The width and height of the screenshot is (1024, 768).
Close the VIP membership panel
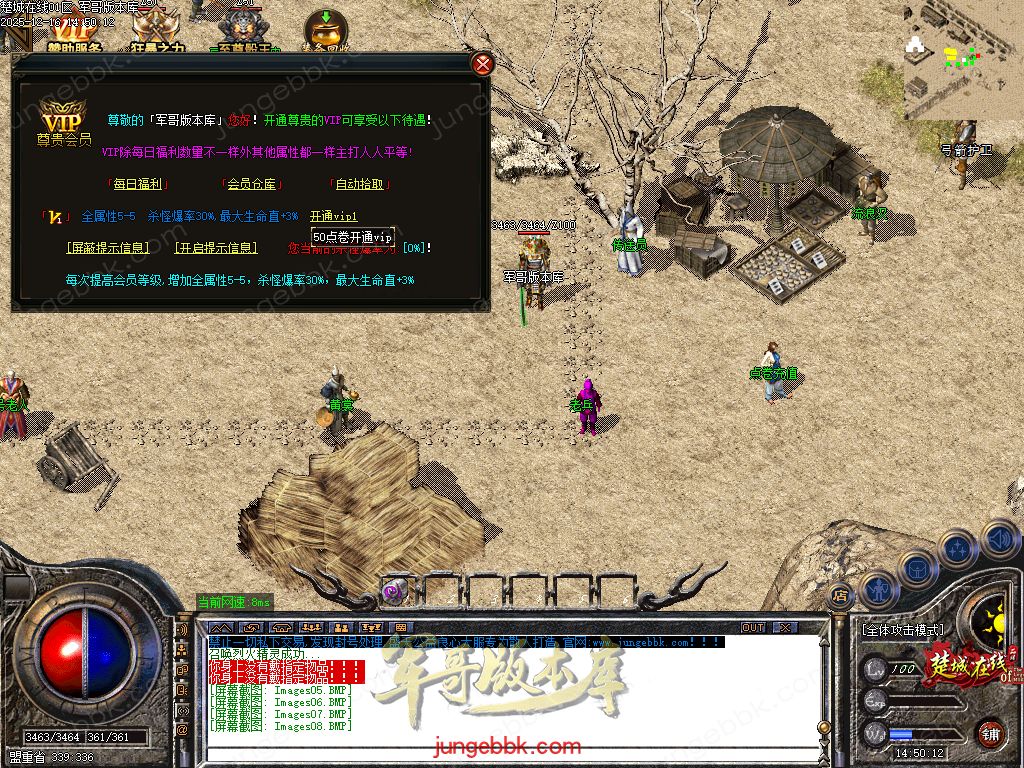(483, 65)
